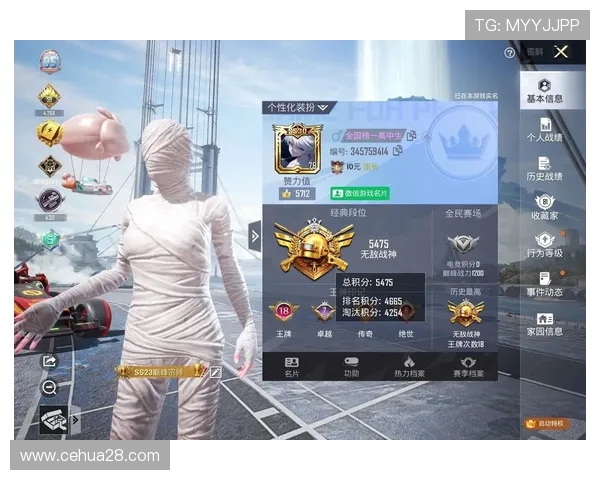The image size is (600, 480).
Task: Open the 历史战绩 tab
Action: pos(545,169)
